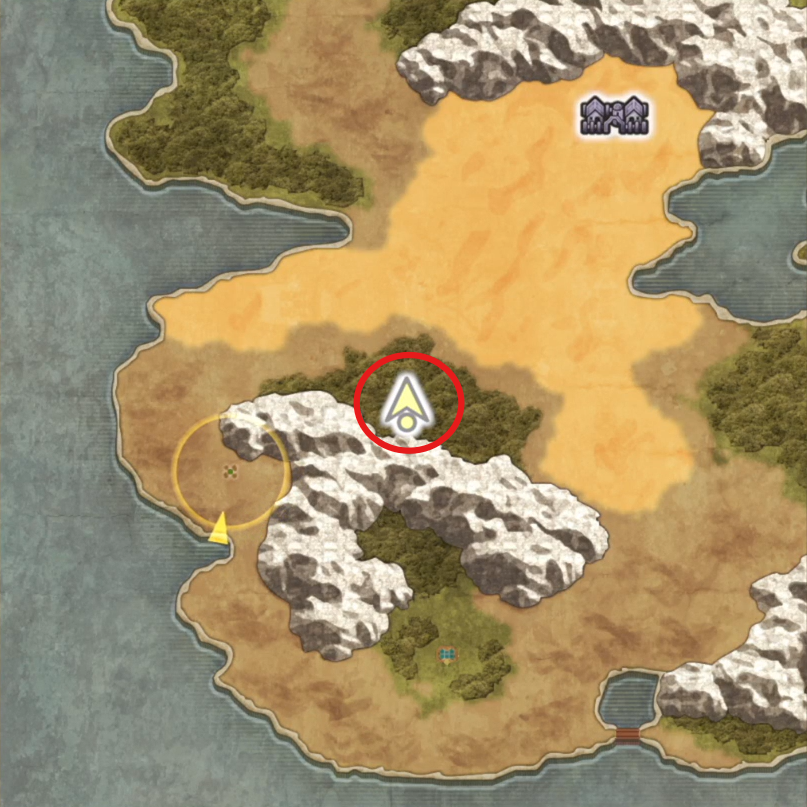The height and width of the screenshot is (807, 807).
Task: Click the player arrow marker circled in red
Action: (x=407, y=407)
